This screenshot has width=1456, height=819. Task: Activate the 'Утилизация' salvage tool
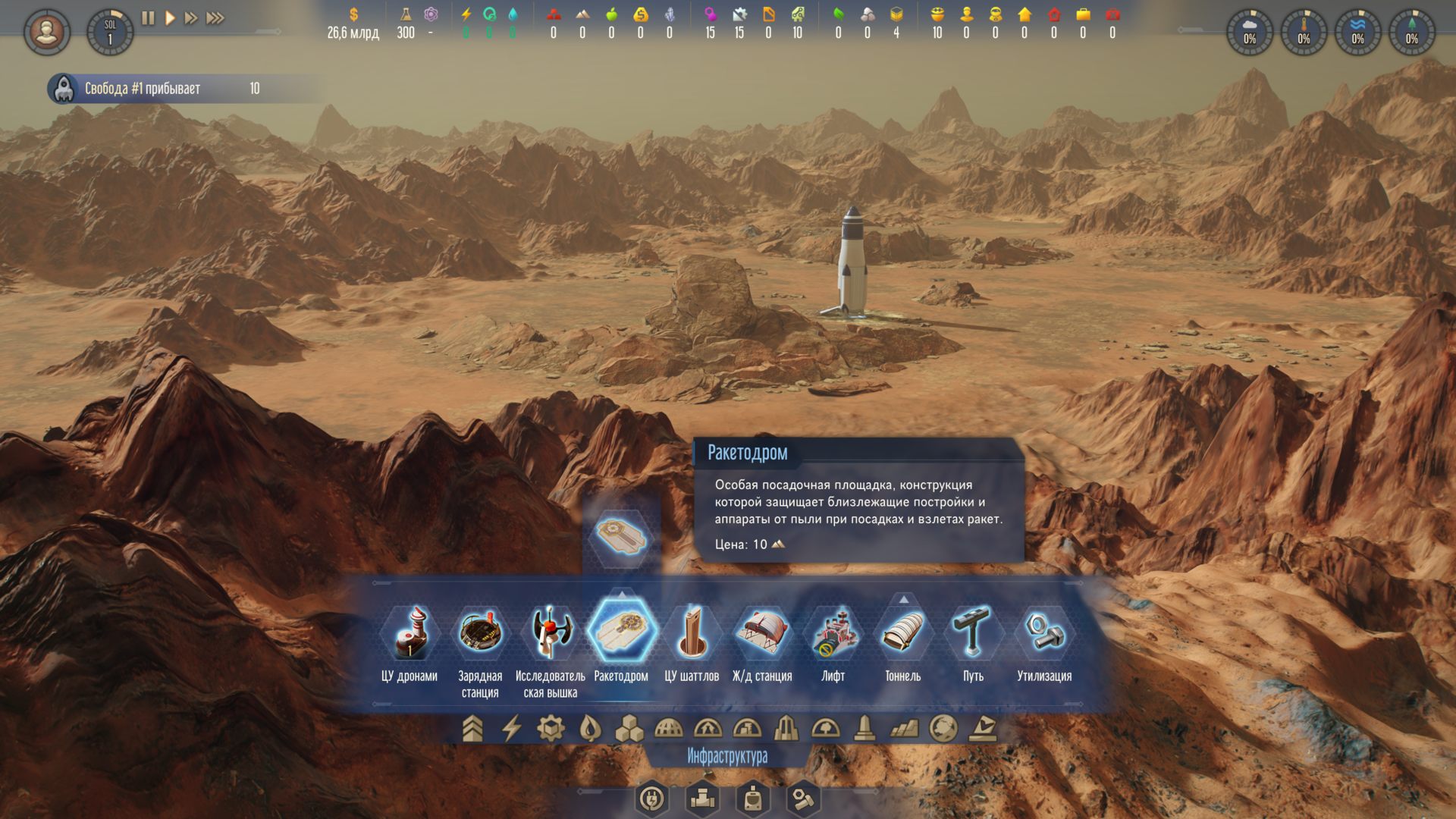(1044, 632)
